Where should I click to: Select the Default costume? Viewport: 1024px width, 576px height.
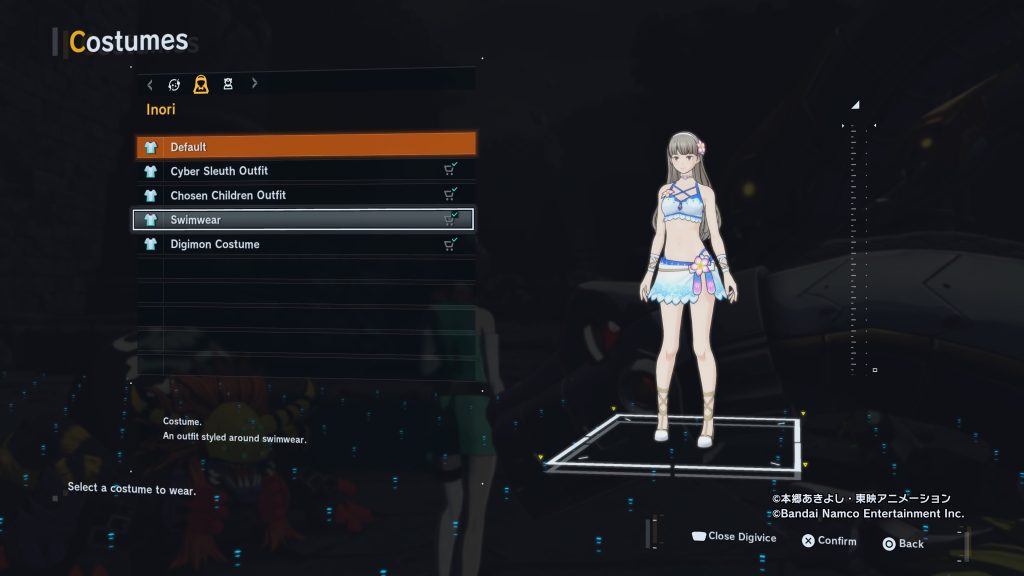305,147
